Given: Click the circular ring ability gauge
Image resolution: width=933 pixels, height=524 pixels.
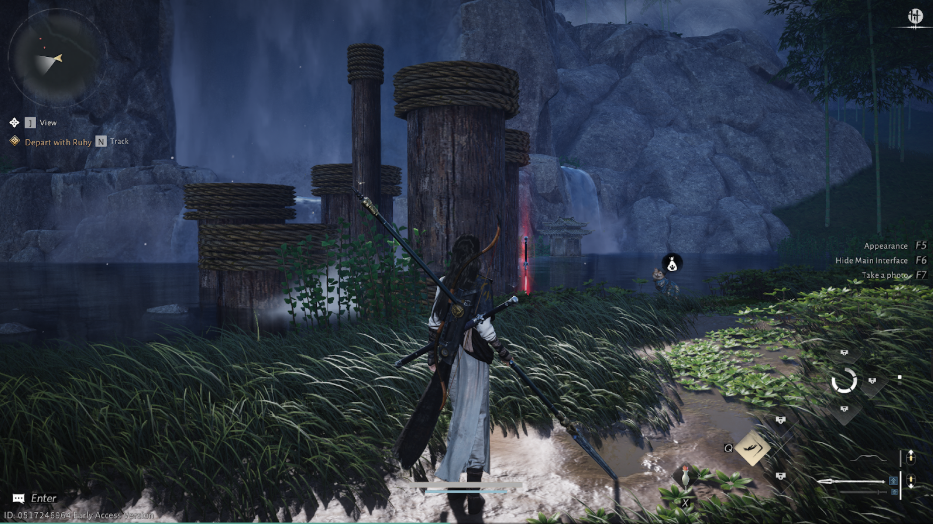Looking at the screenshot, I should [x=844, y=381].
